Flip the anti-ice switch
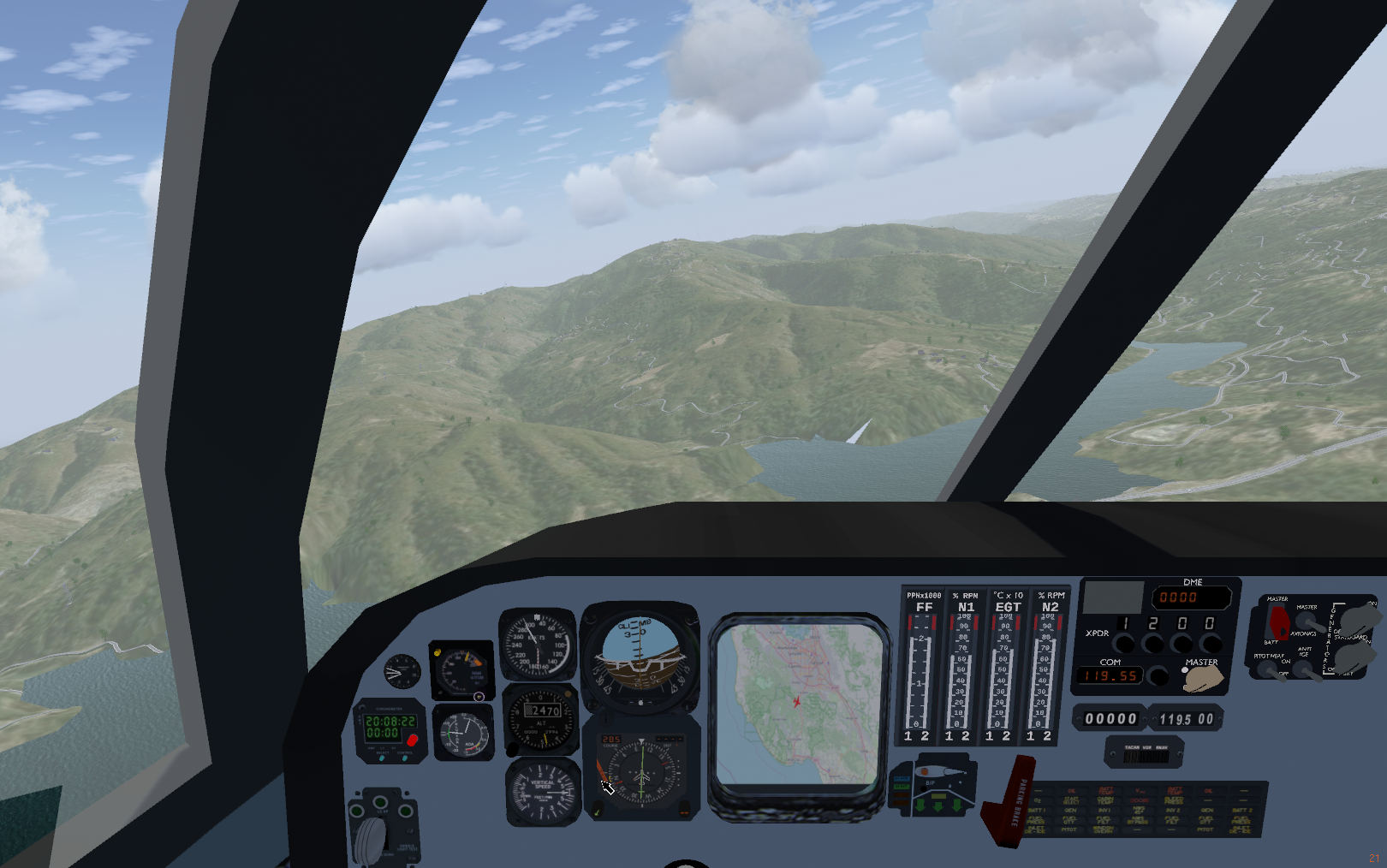The height and width of the screenshot is (868, 1387). [1303, 669]
